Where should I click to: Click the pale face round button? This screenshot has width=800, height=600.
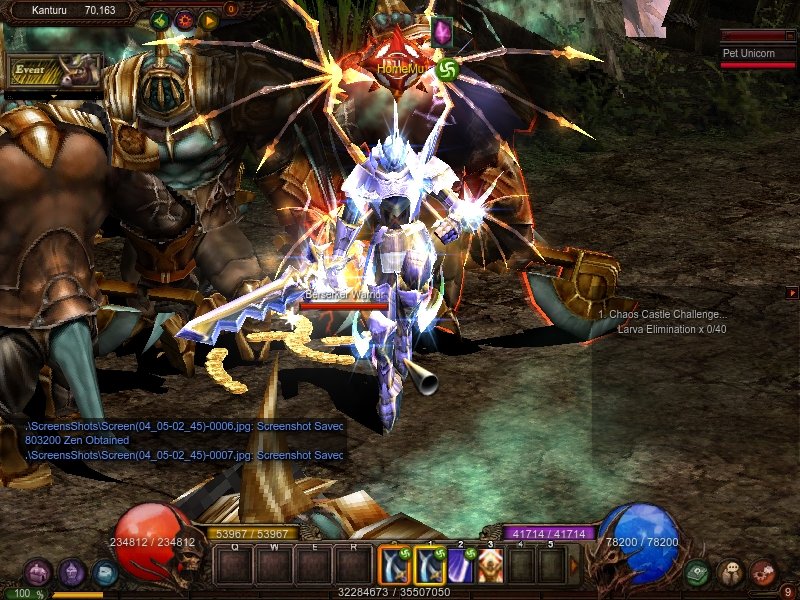coord(730,572)
